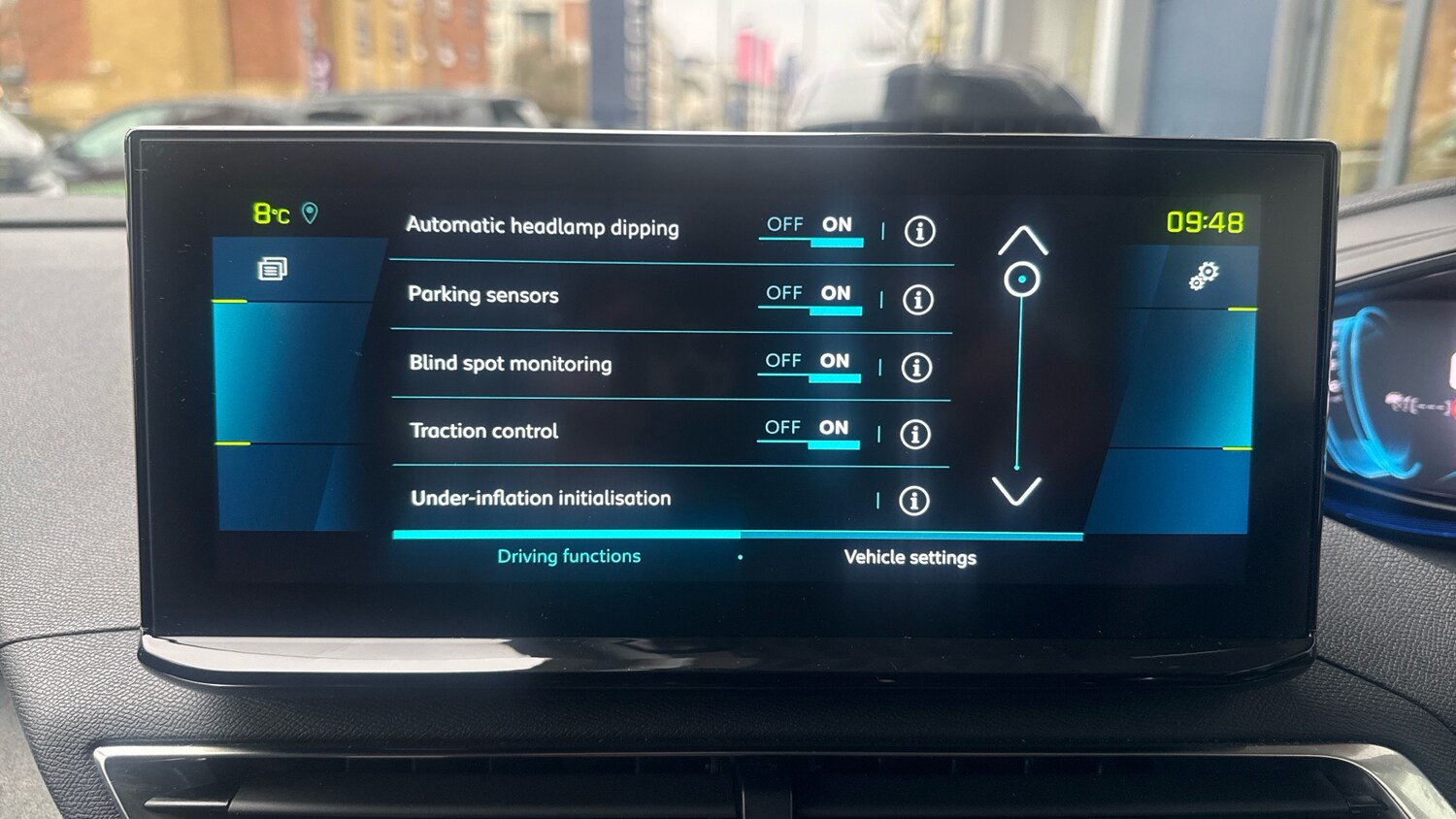Tap the info icon for Under-inflation initialisation
Image resolution: width=1456 pixels, height=819 pixels.
coord(913,502)
